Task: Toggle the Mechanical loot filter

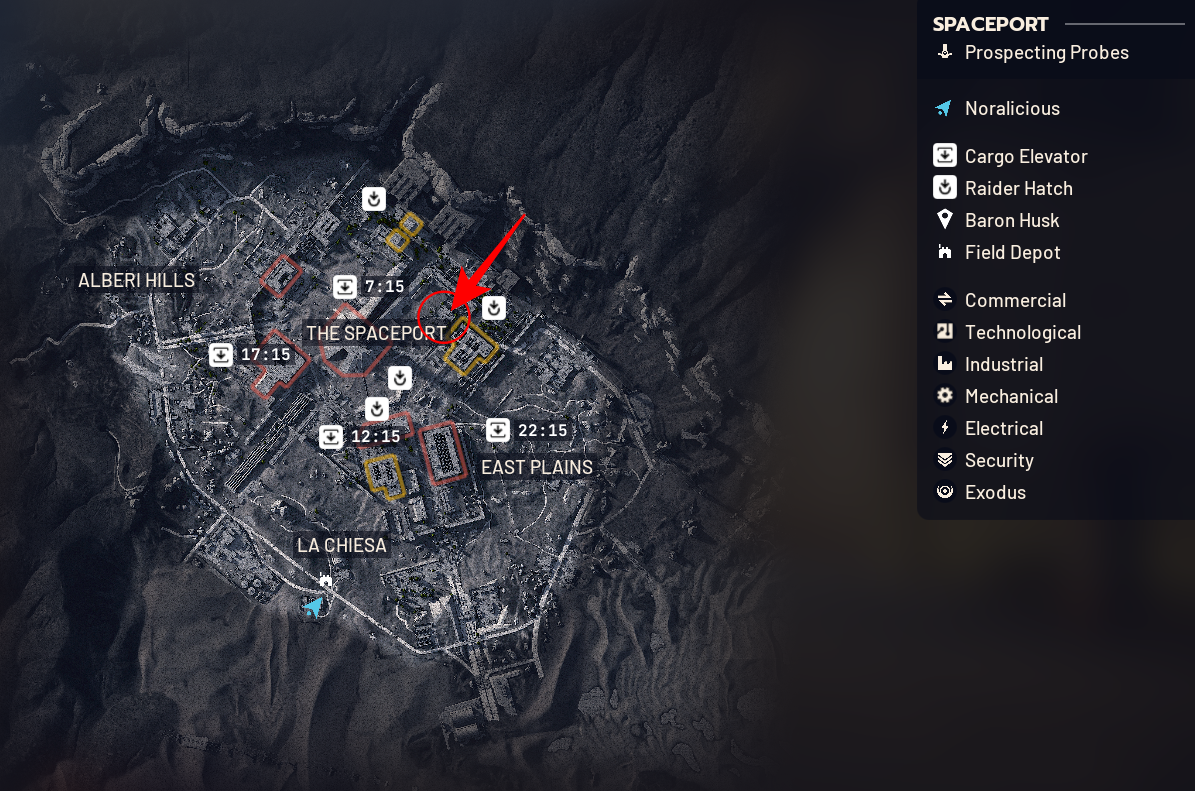Action: (x=1010, y=396)
